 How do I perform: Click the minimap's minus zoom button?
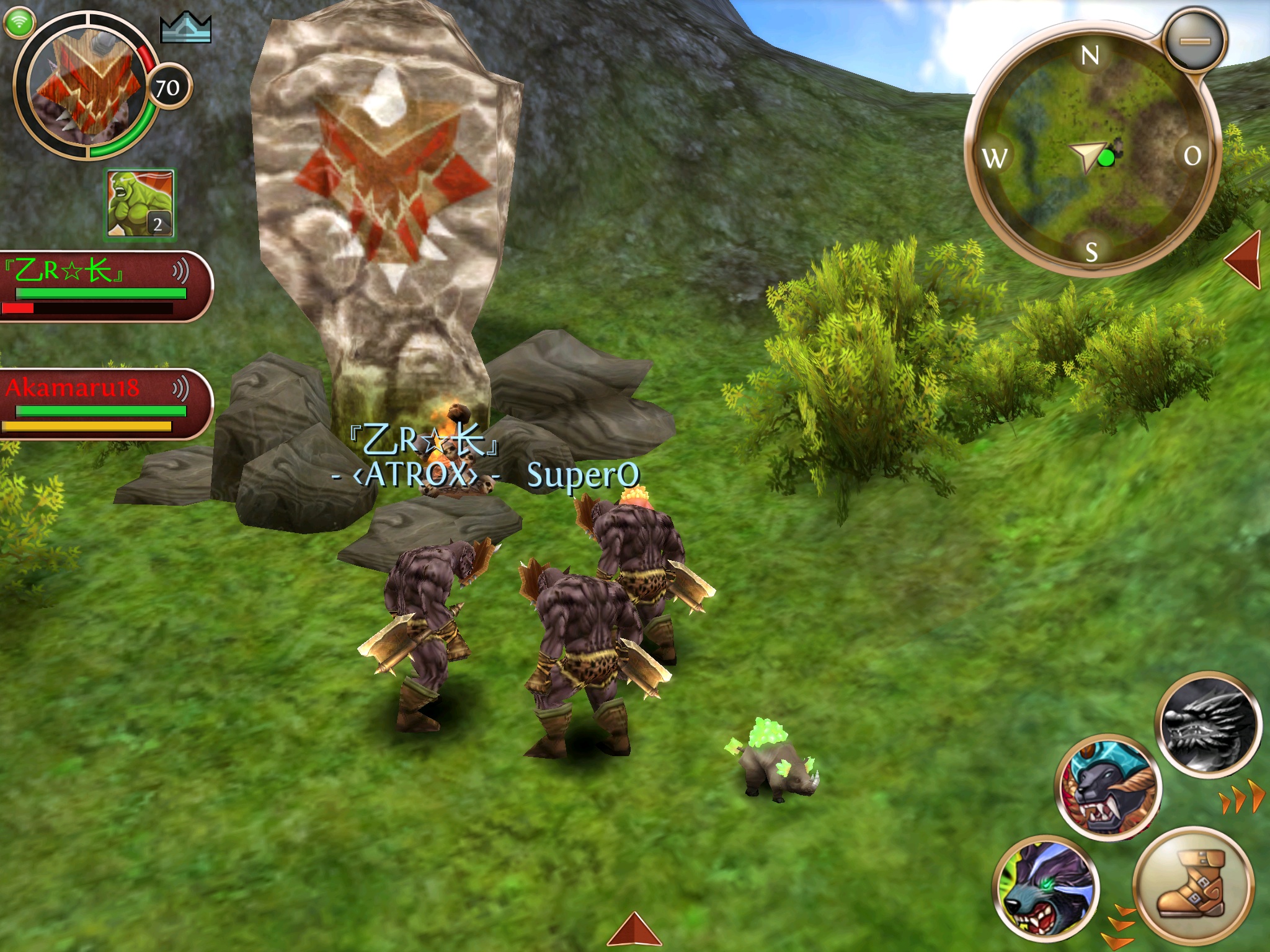1194,42
